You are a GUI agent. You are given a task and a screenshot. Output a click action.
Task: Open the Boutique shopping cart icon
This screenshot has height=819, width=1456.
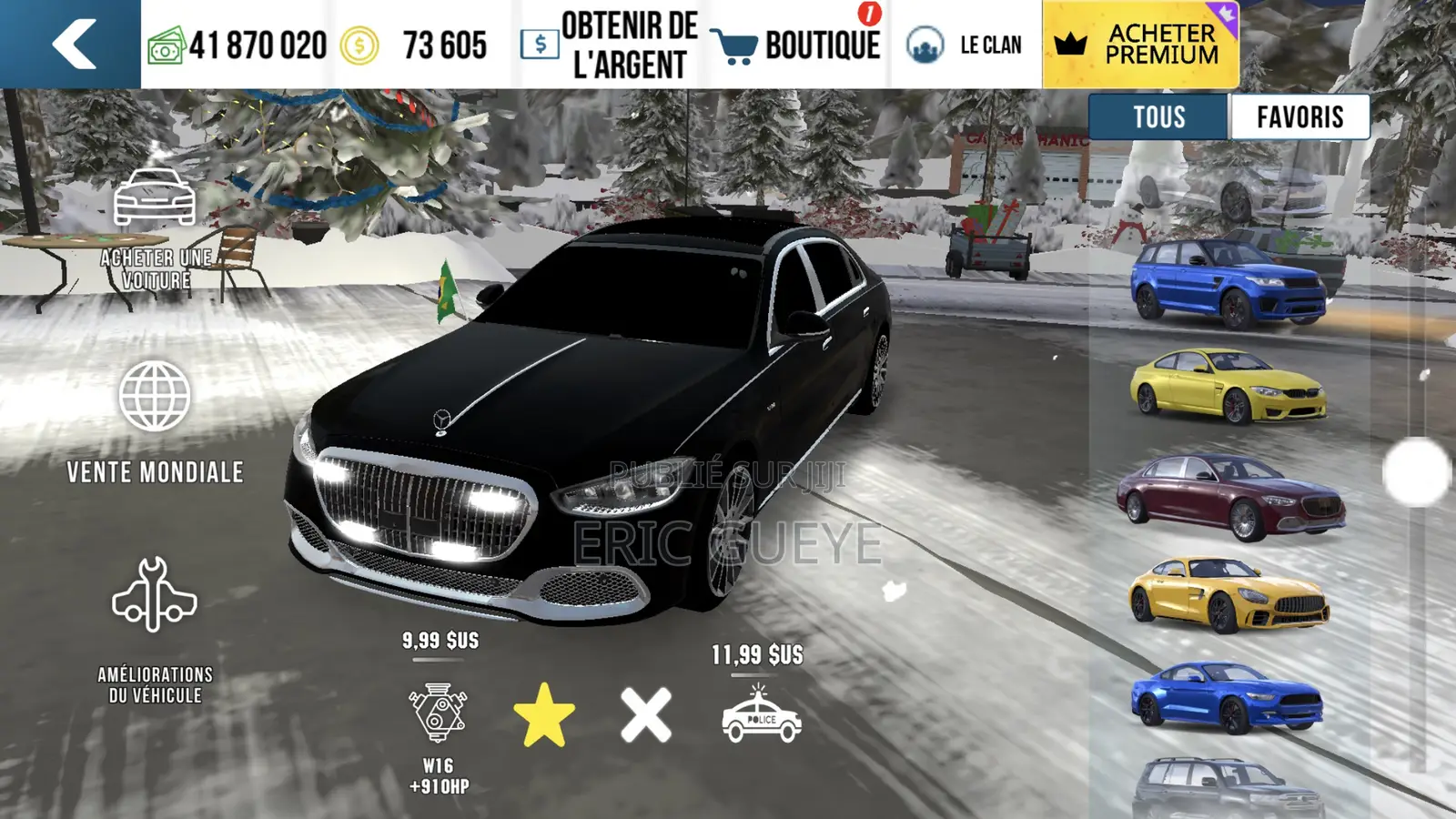(739, 41)
